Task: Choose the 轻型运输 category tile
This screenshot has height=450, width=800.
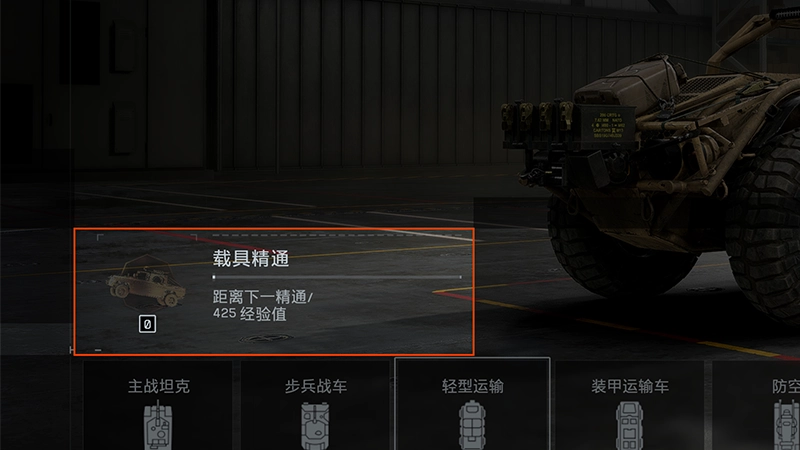Action: coord(473,405)
